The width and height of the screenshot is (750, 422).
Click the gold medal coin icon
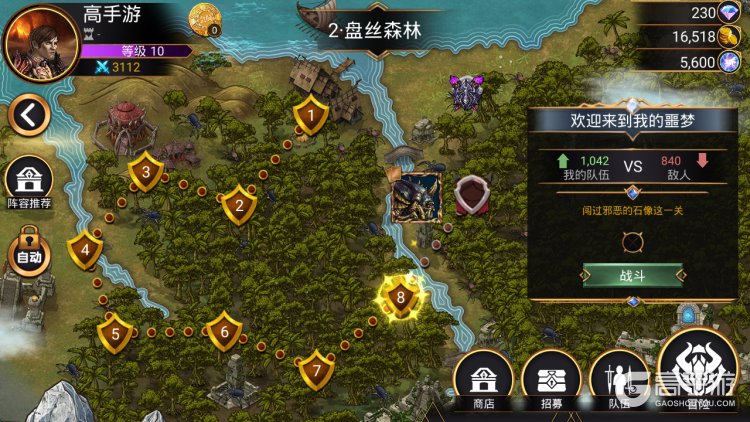[x=204, y=17]
